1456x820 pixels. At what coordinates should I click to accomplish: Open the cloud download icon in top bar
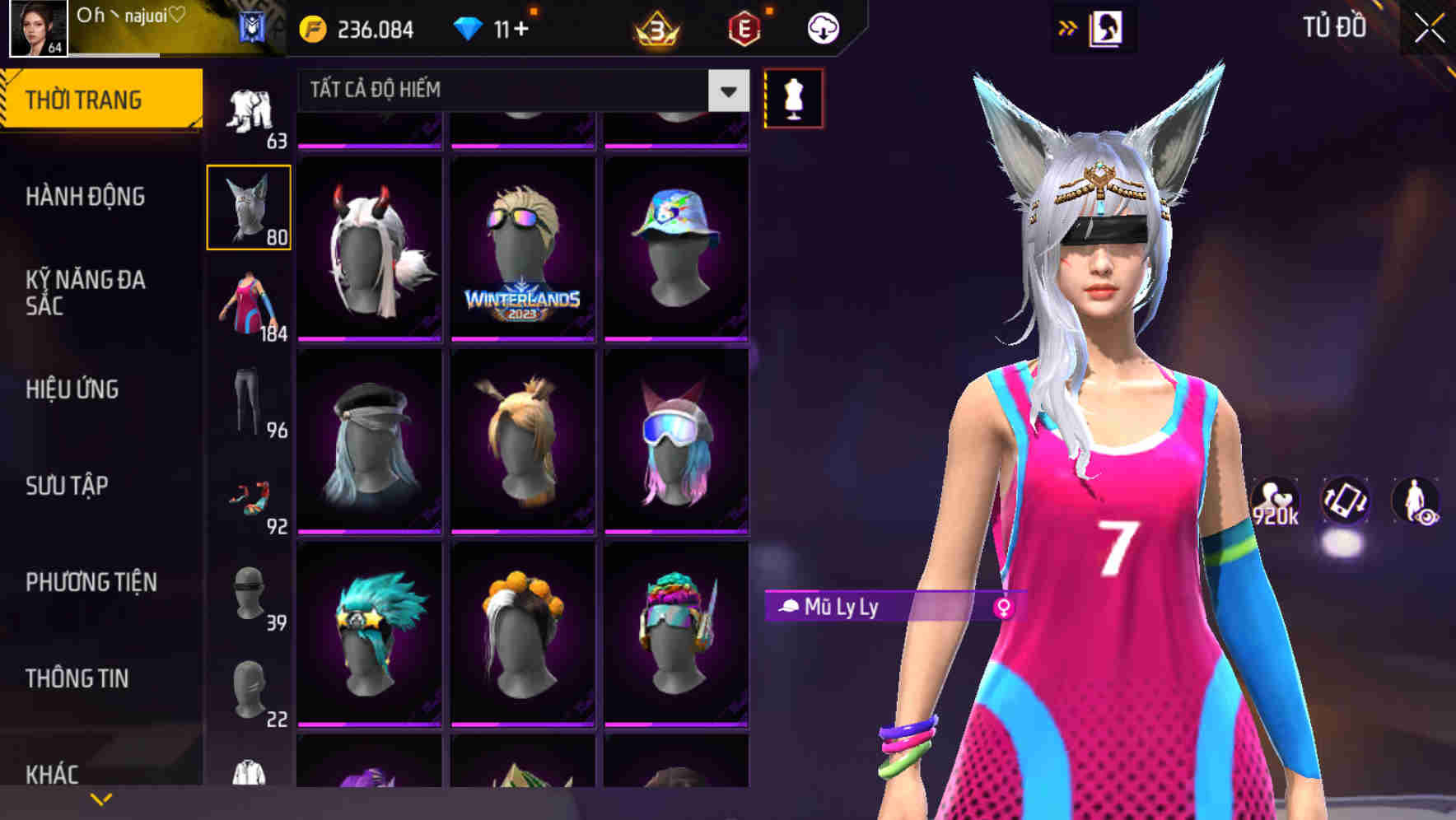coord(821,27)
